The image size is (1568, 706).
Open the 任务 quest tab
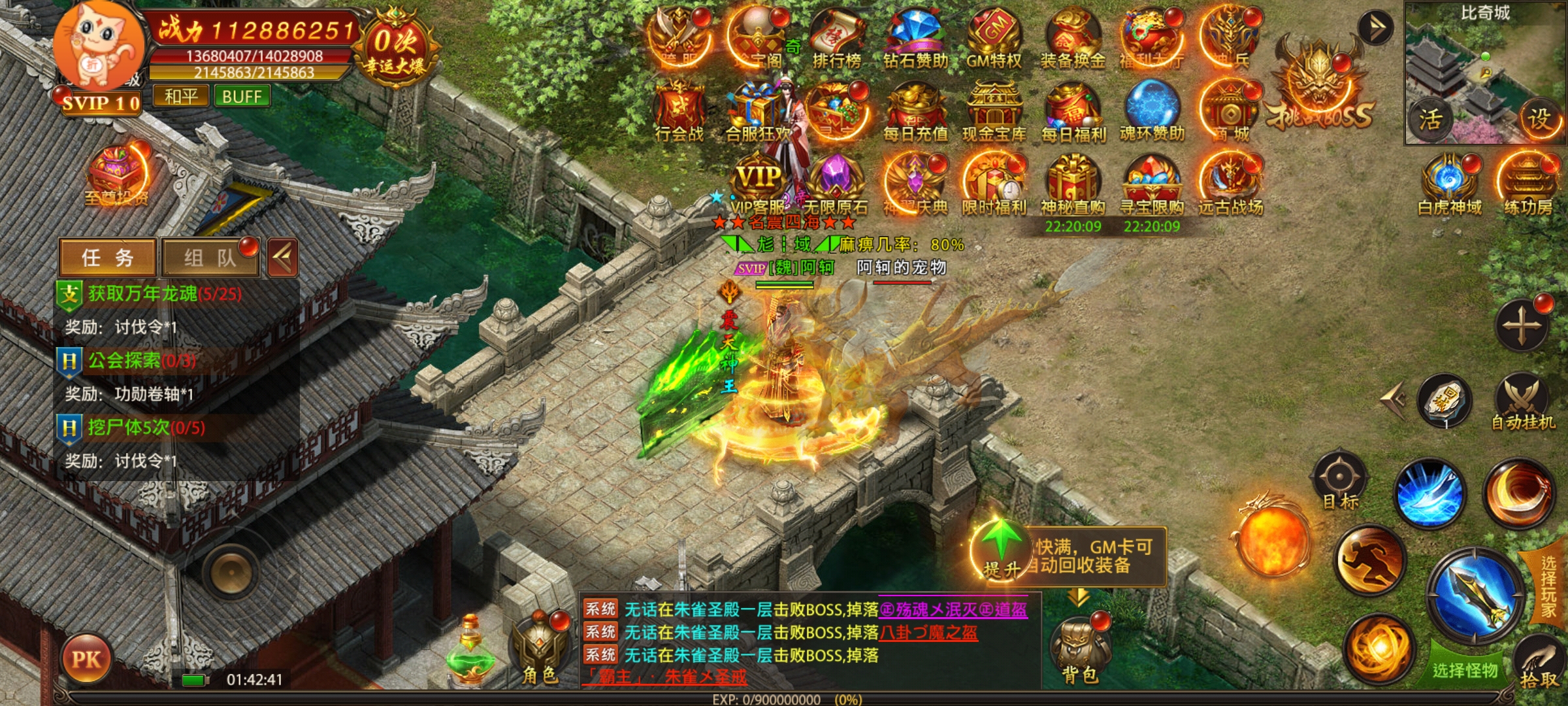point(107,258)
